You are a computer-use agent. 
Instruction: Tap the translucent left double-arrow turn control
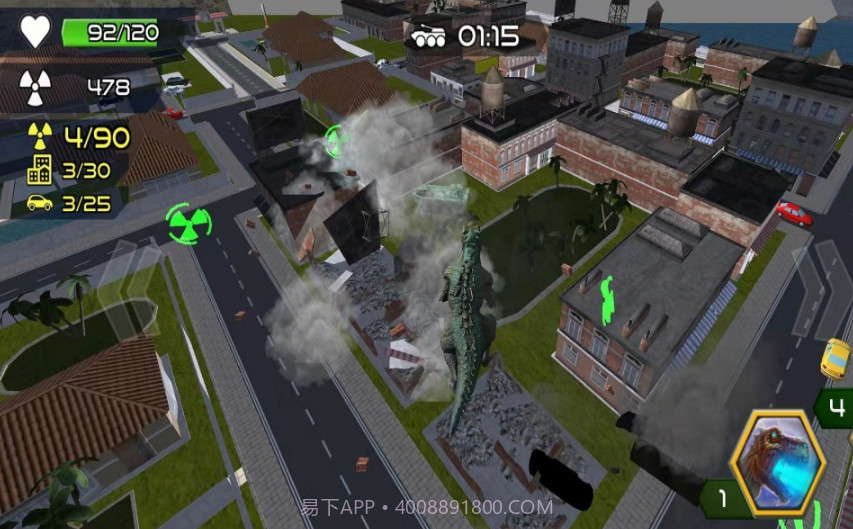coord(124,288)
